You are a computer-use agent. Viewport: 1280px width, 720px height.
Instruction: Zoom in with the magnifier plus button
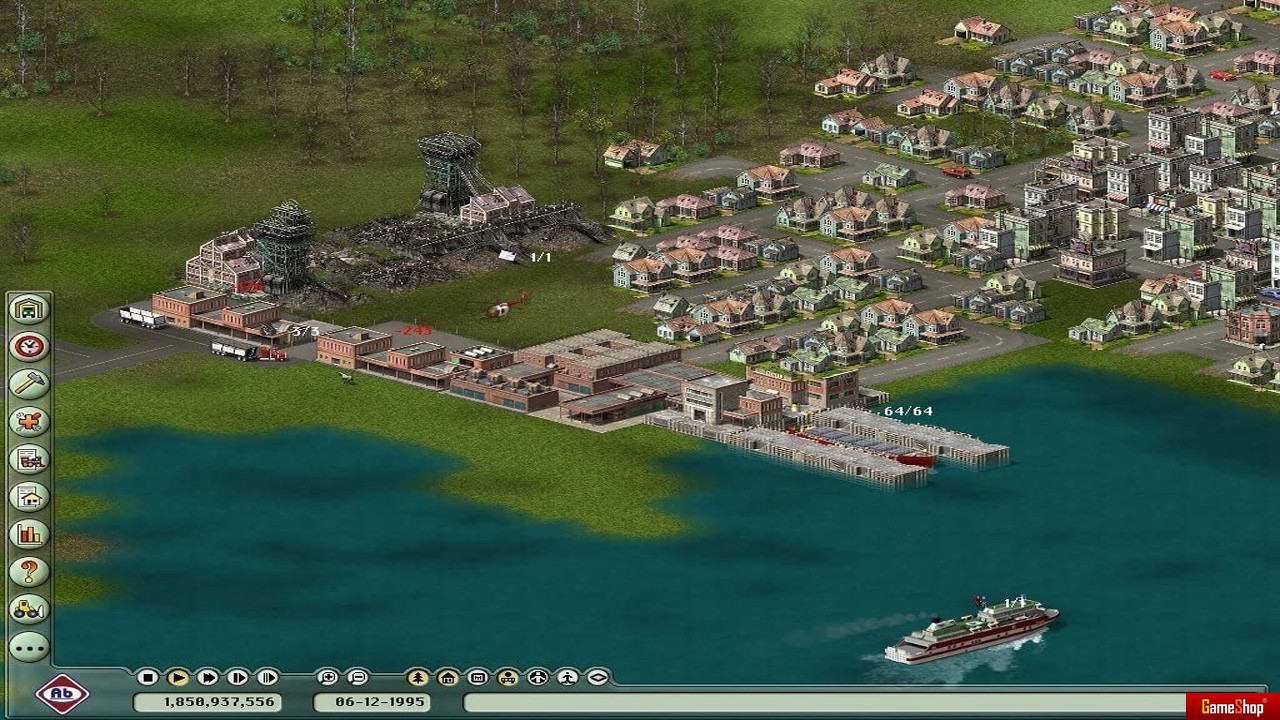tap(327, 677)
